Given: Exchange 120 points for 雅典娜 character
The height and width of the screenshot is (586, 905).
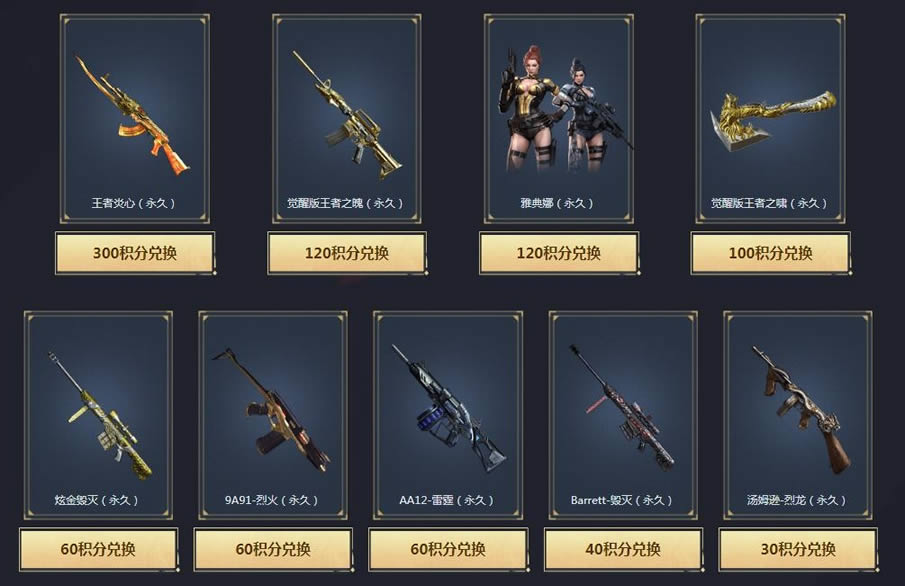Looking at the screenshot, I should (558, 253).
